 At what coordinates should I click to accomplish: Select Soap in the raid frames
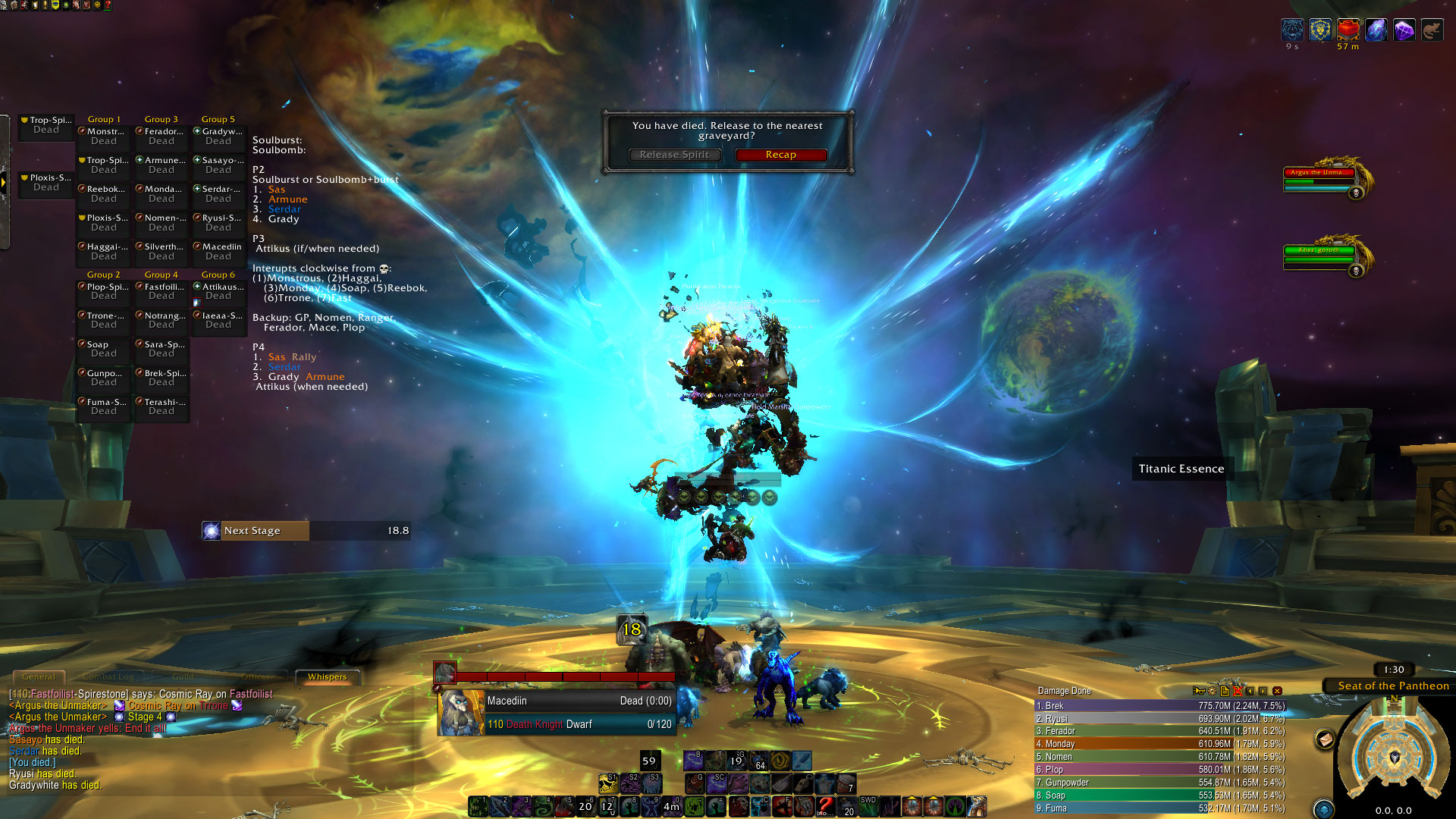pos(104,349)
